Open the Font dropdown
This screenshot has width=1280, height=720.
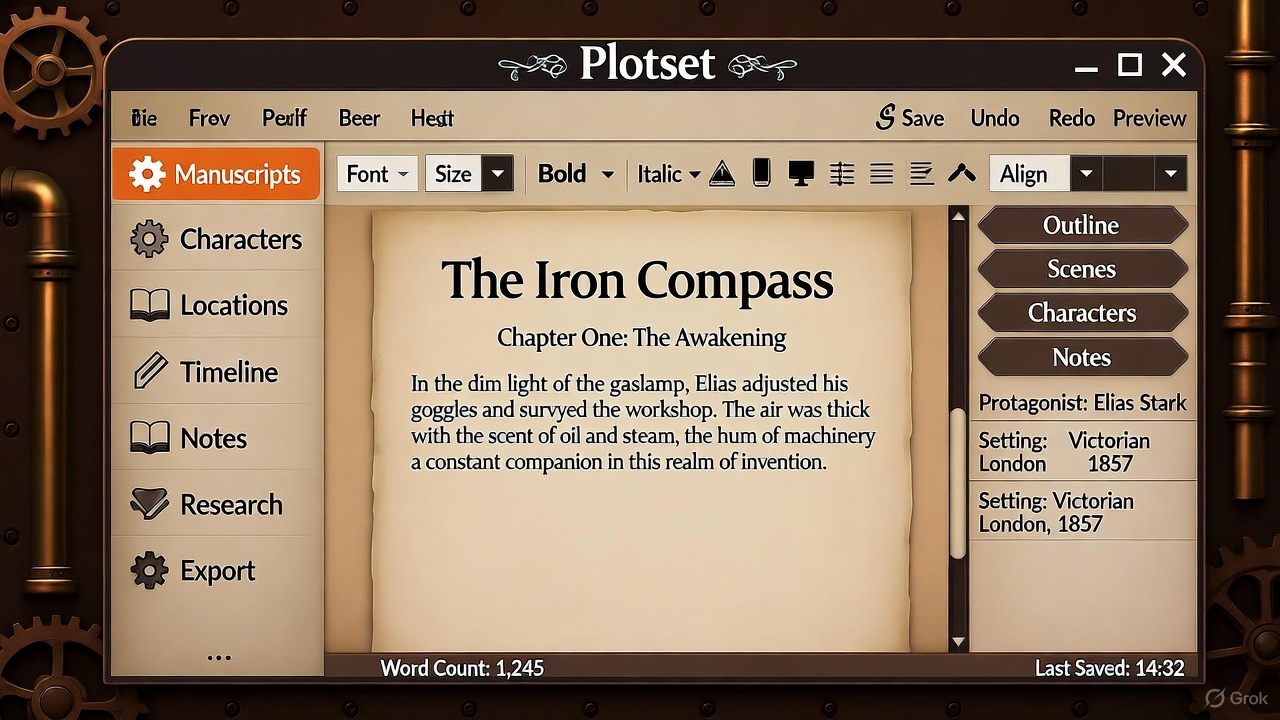point(377,174)
